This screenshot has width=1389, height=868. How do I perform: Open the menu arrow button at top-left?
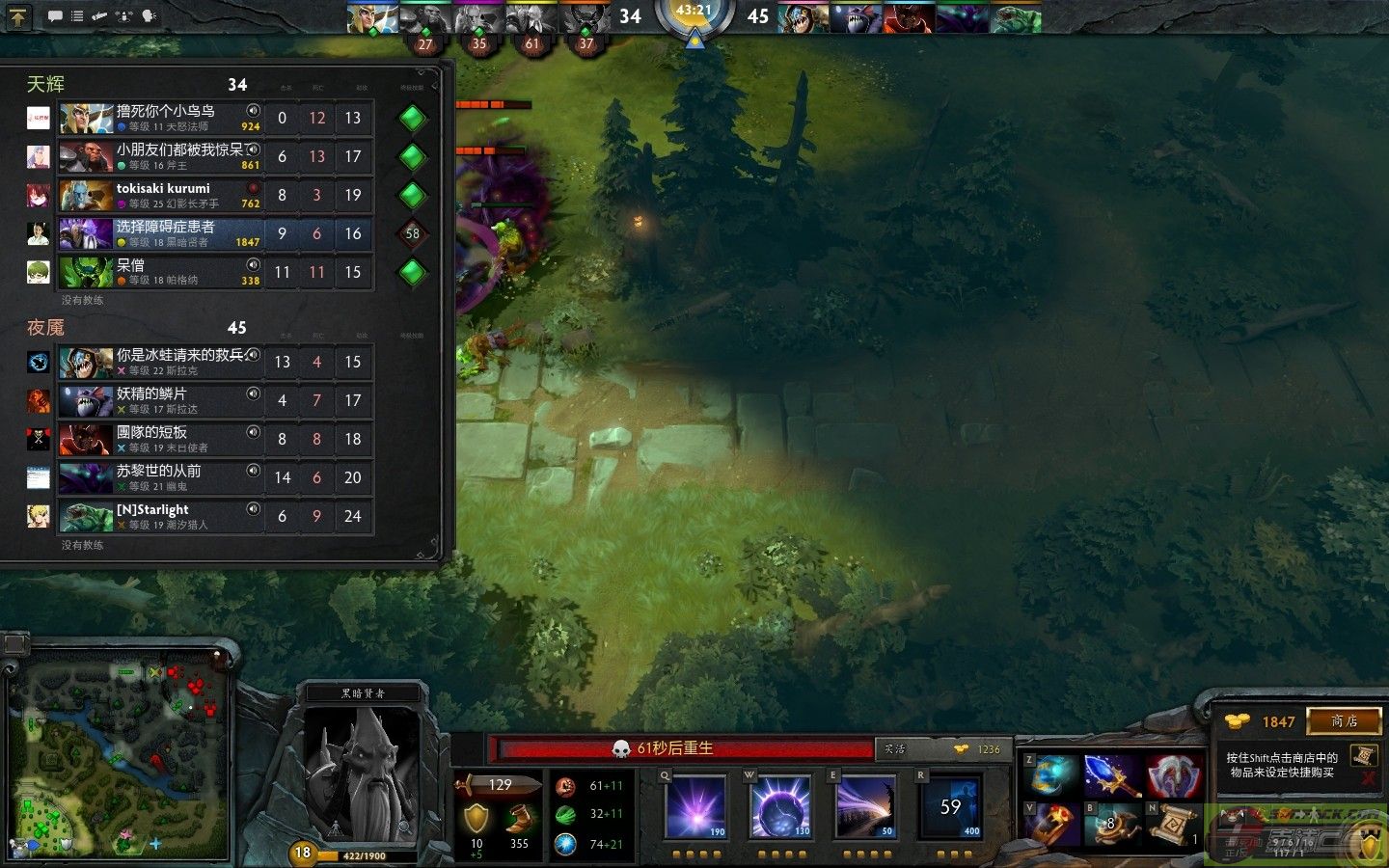[x=17, y=15]
